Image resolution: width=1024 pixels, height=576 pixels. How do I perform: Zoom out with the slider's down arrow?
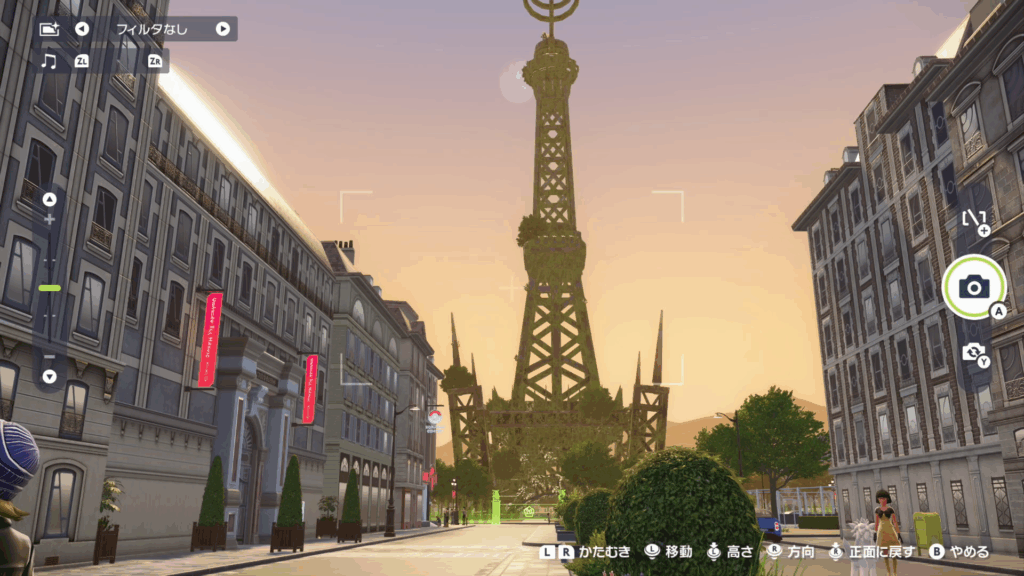50,376
